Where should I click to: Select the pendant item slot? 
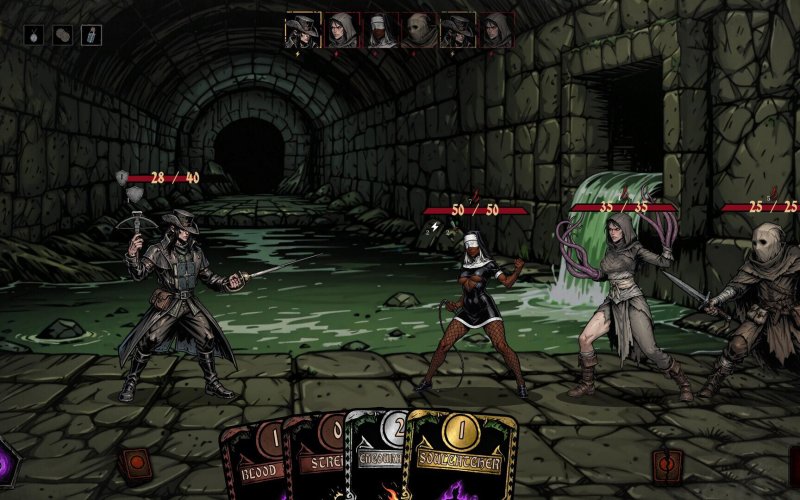35,35
